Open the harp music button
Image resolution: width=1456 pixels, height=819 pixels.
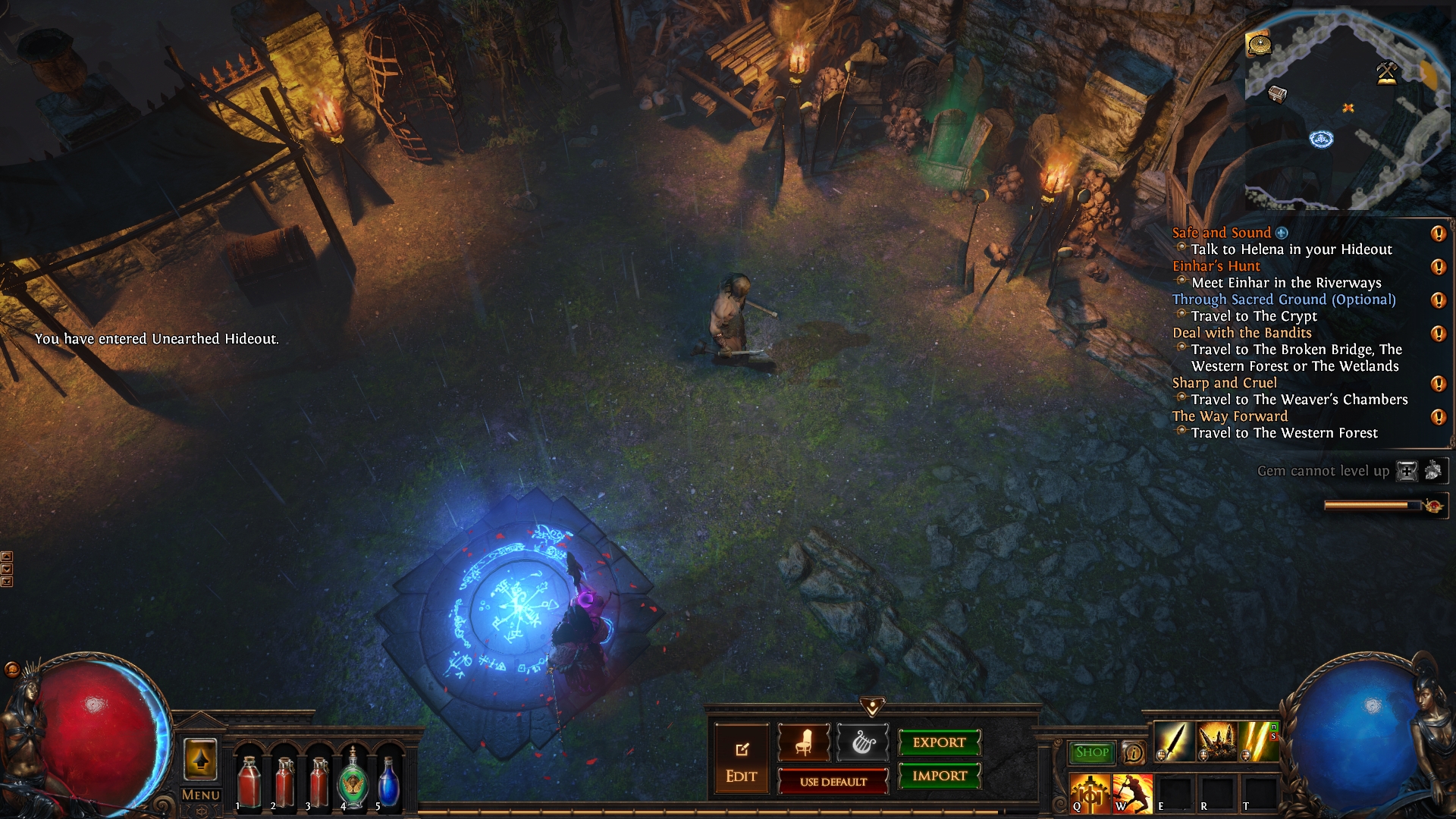click(x=862, y=742)
